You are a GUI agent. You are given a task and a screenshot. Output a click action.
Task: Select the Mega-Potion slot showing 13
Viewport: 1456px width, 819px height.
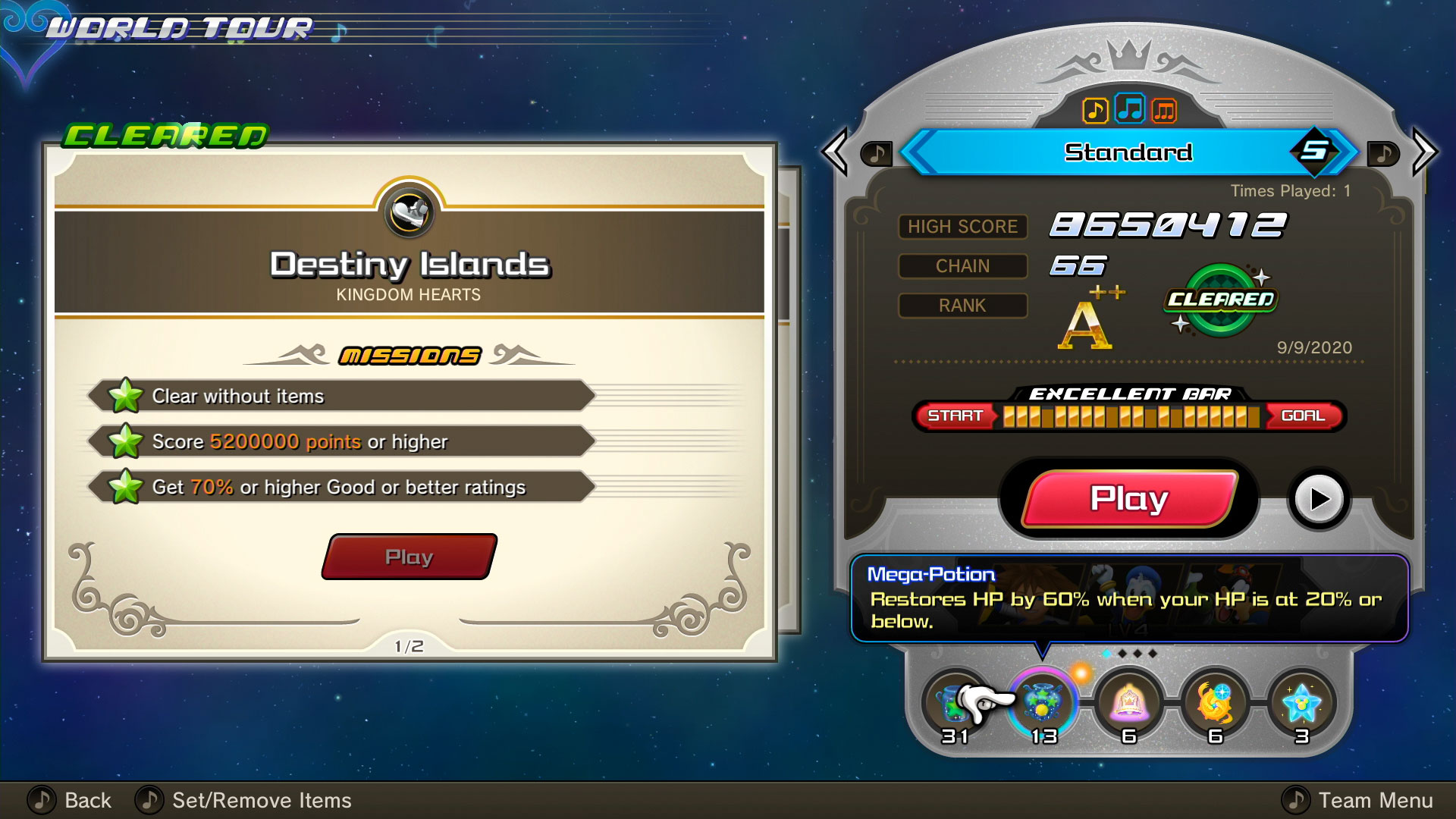(1043, 704)
